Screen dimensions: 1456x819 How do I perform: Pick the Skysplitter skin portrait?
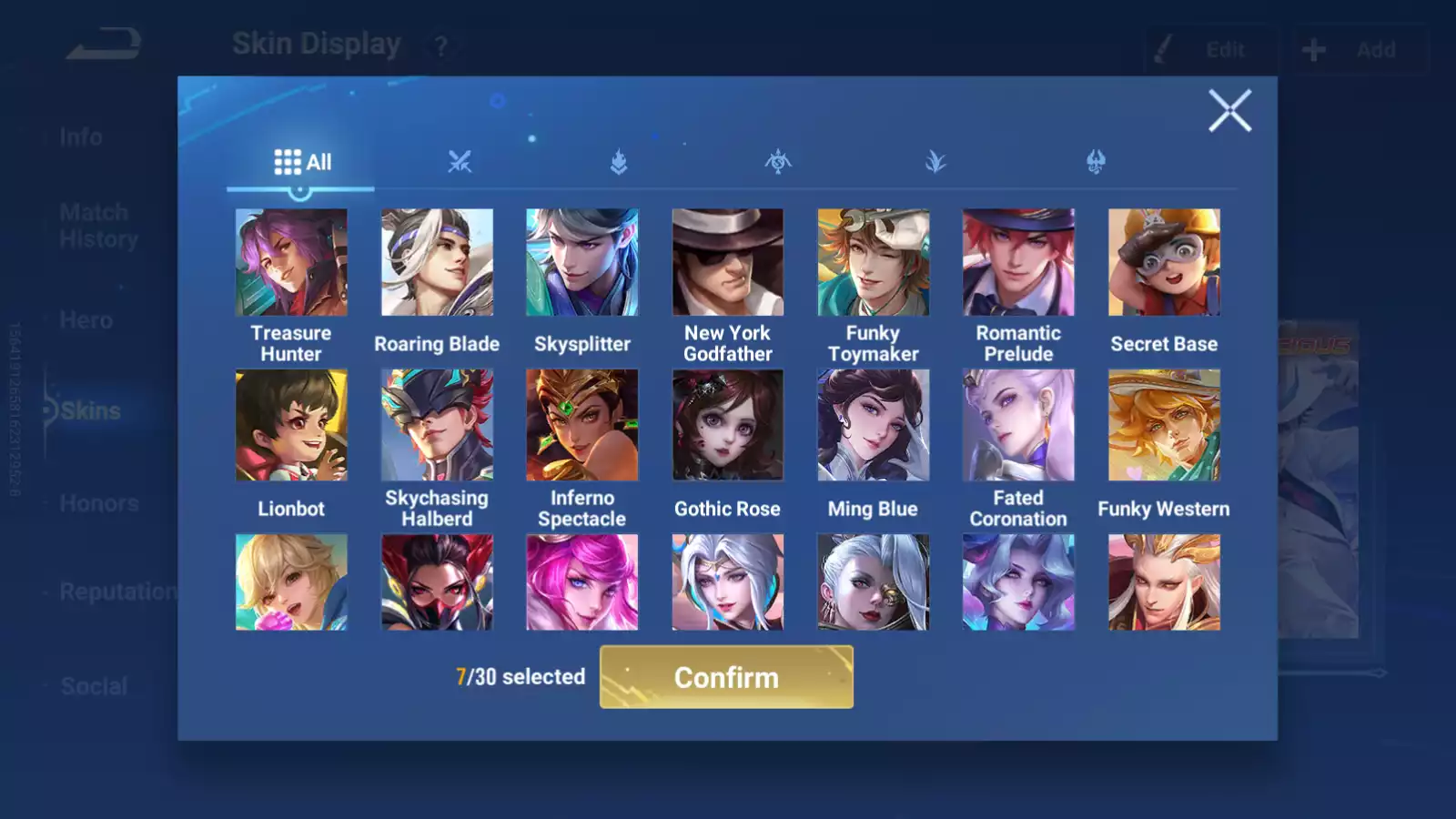tap(582, 262)
